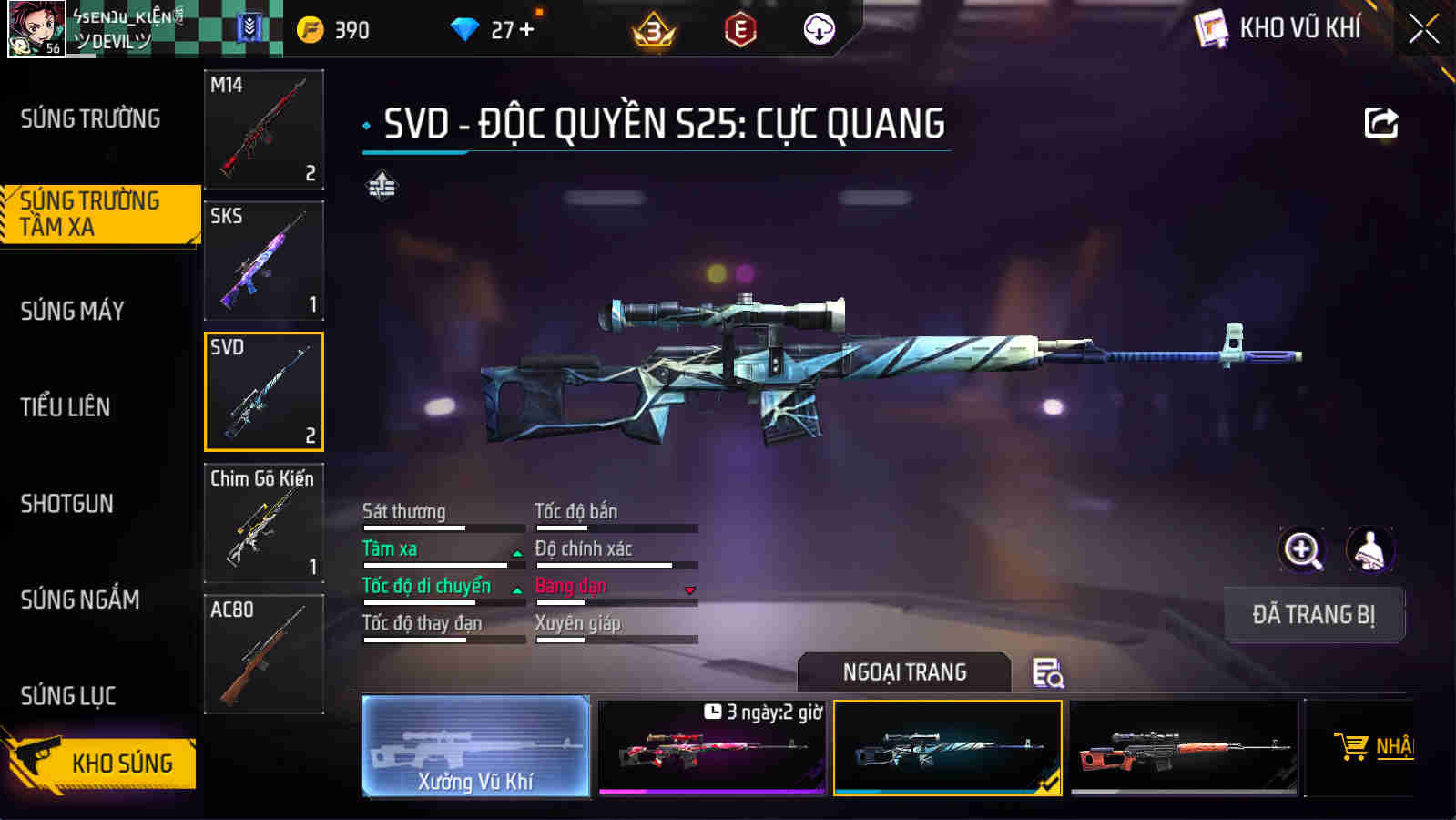Open the share icon beside the SVD title
The image size is (1456, 820).
tap(1380, 121)
